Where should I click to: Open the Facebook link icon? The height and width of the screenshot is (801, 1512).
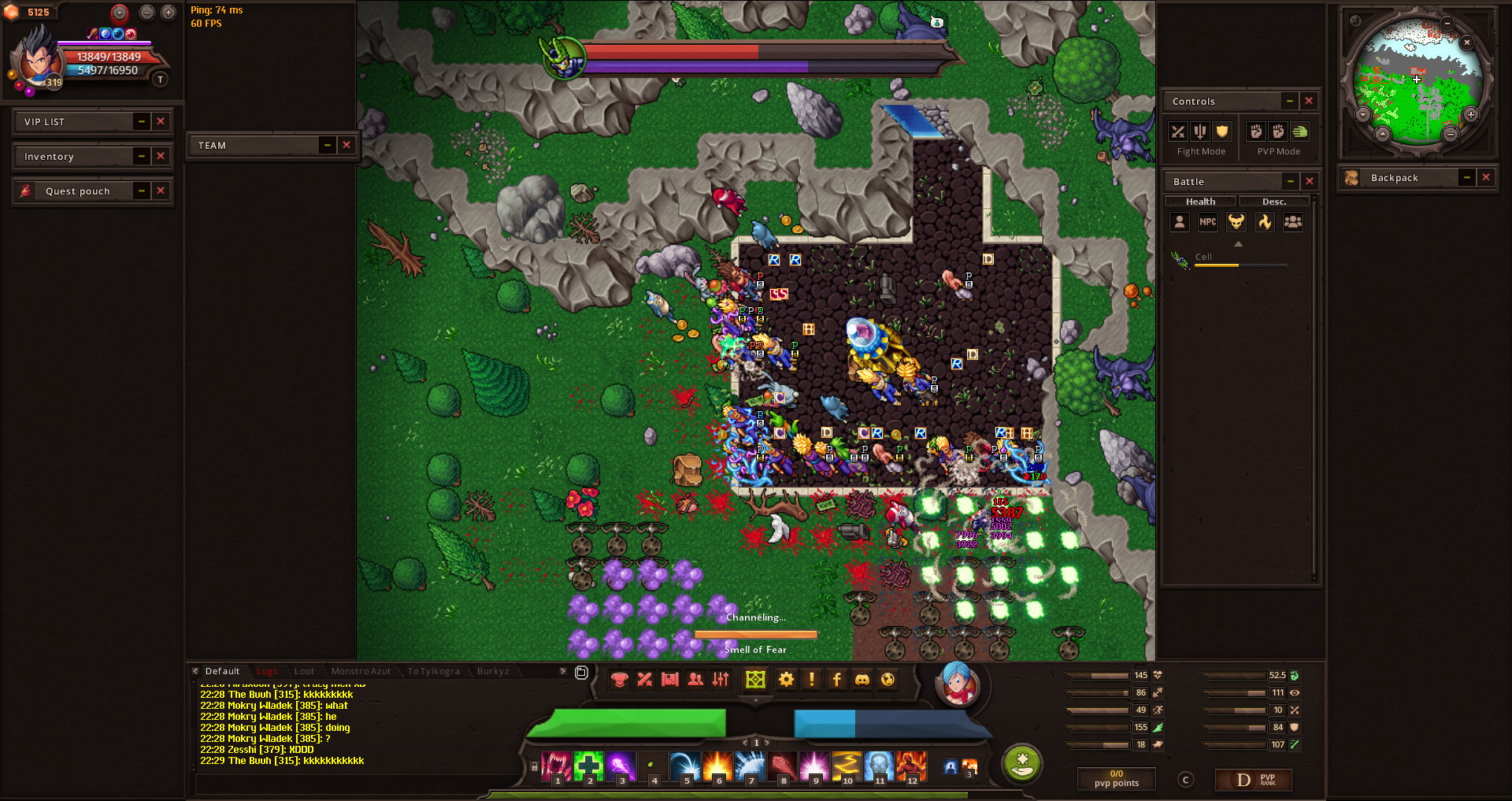click(x=836, y=679)
